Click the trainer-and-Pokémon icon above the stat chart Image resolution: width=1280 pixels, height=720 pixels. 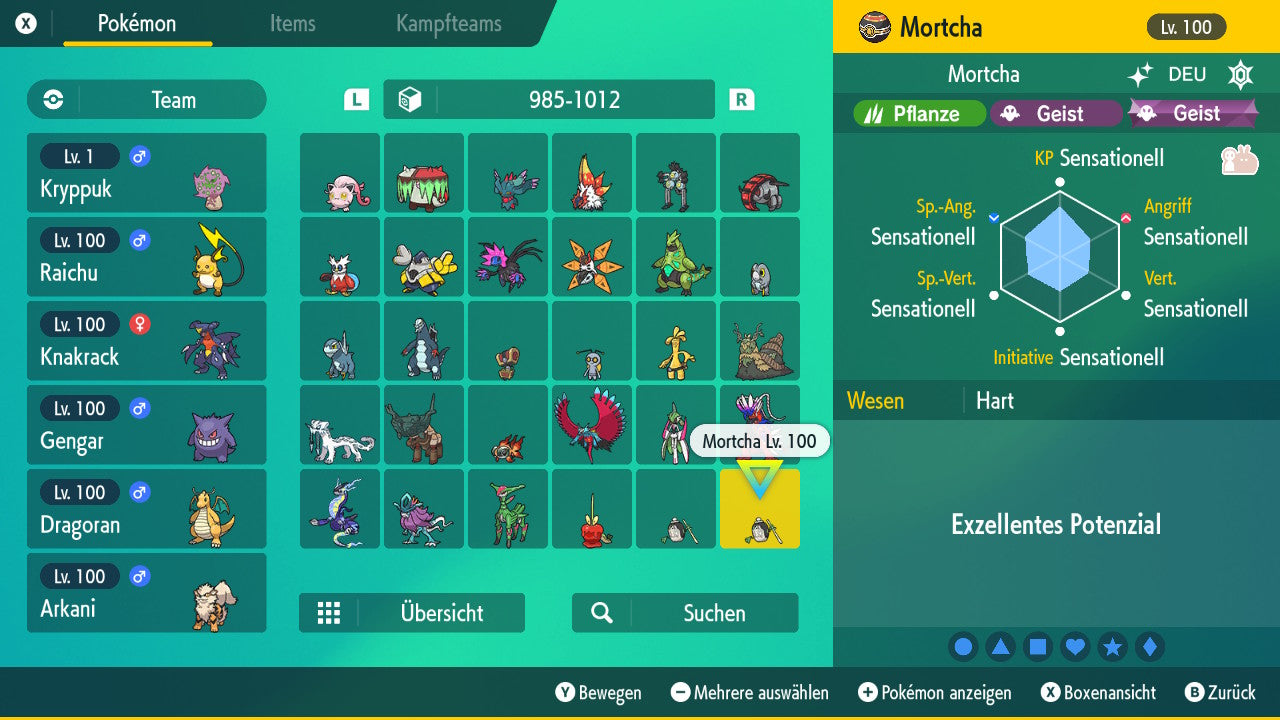click(1240, 158)
